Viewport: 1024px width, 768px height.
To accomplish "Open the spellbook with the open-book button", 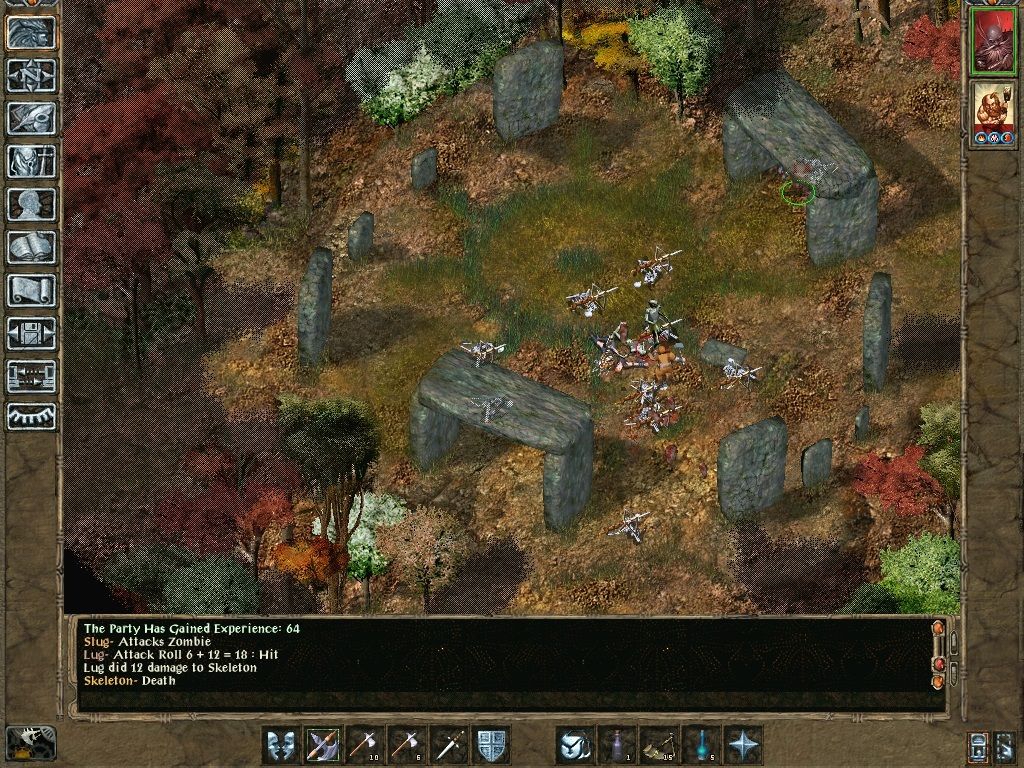I will (x=31, y=248).
